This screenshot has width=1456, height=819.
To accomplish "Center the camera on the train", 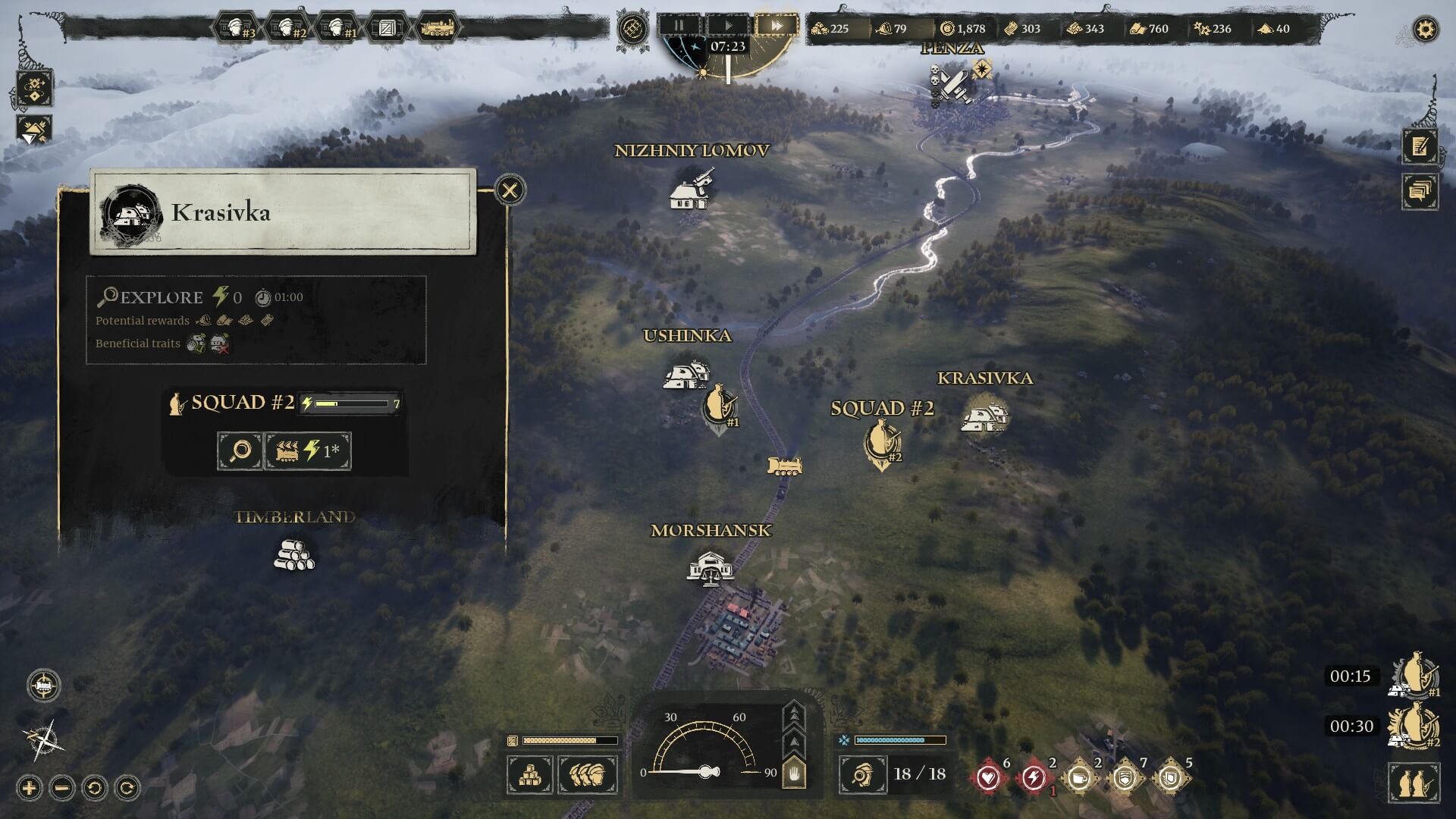I will click(x=44, y=686).
